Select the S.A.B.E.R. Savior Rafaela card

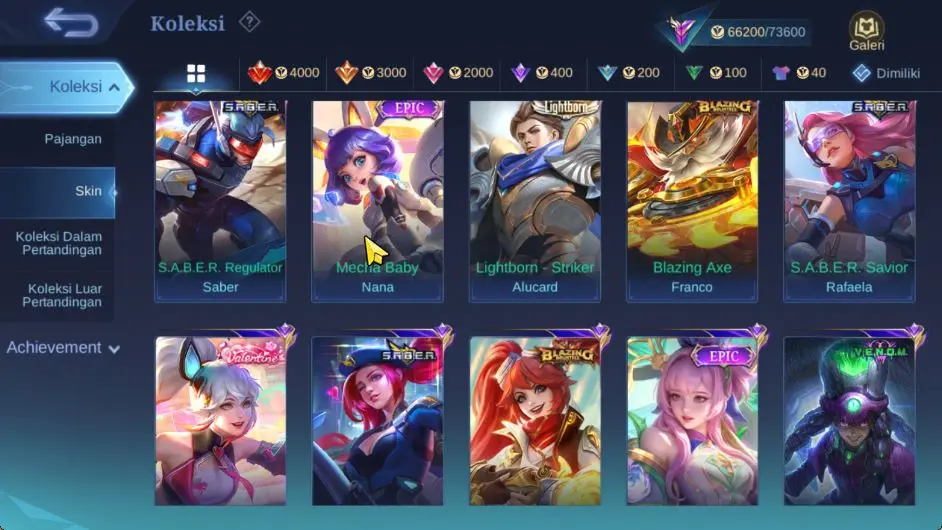849,201
